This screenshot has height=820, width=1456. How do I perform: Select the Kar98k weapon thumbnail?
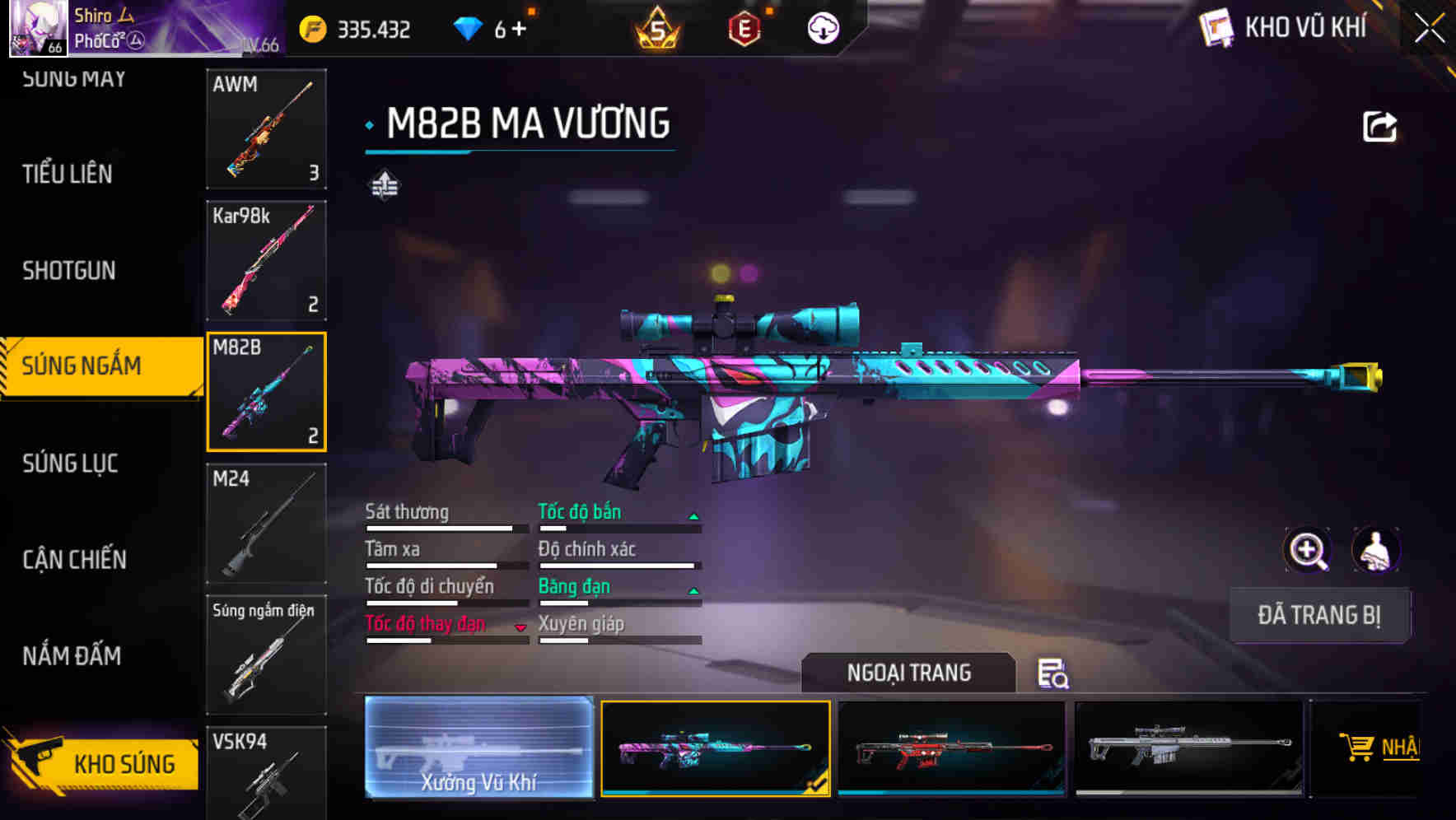point(266,260)
